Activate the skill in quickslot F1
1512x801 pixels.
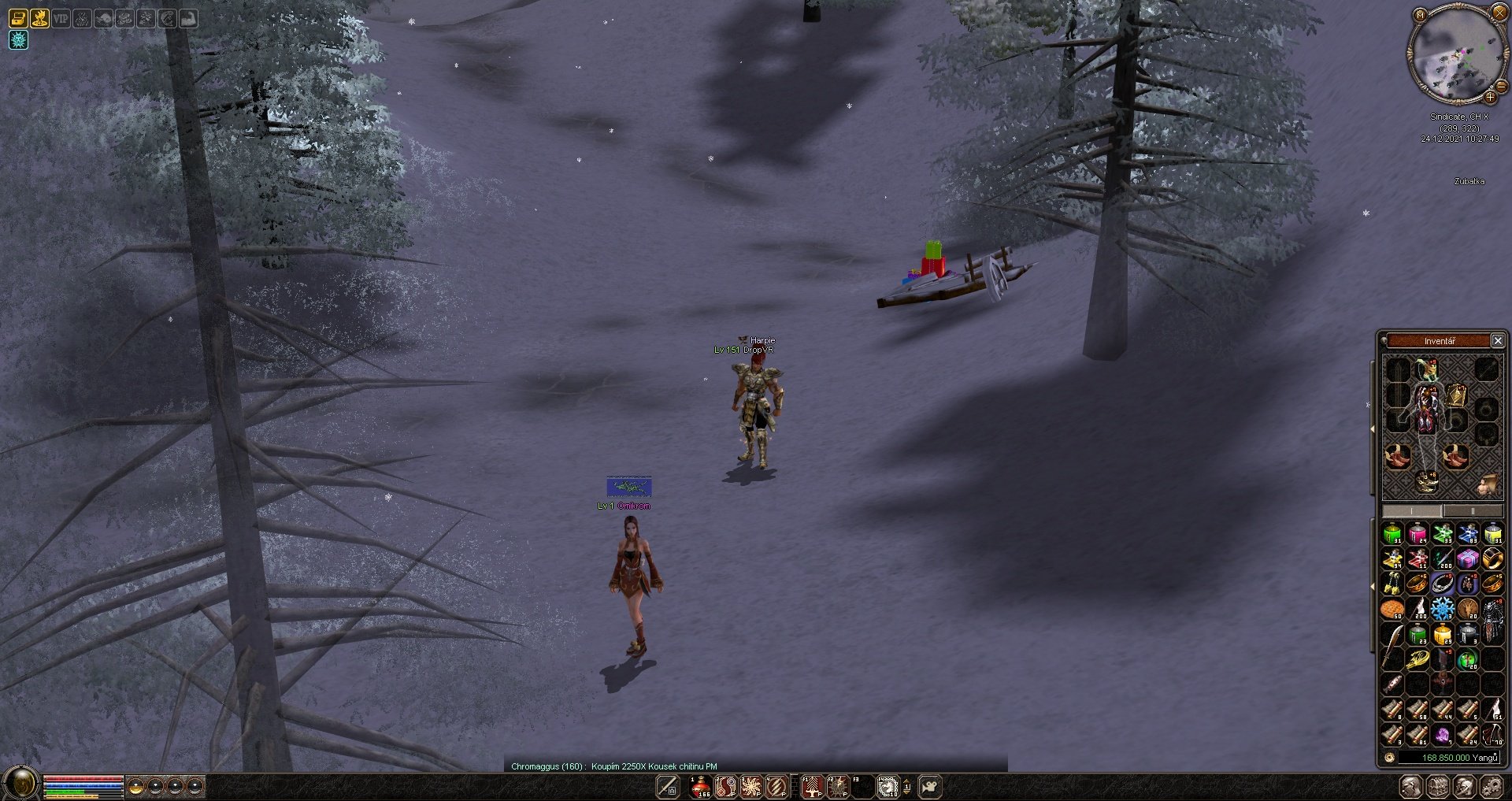point(812,786)
